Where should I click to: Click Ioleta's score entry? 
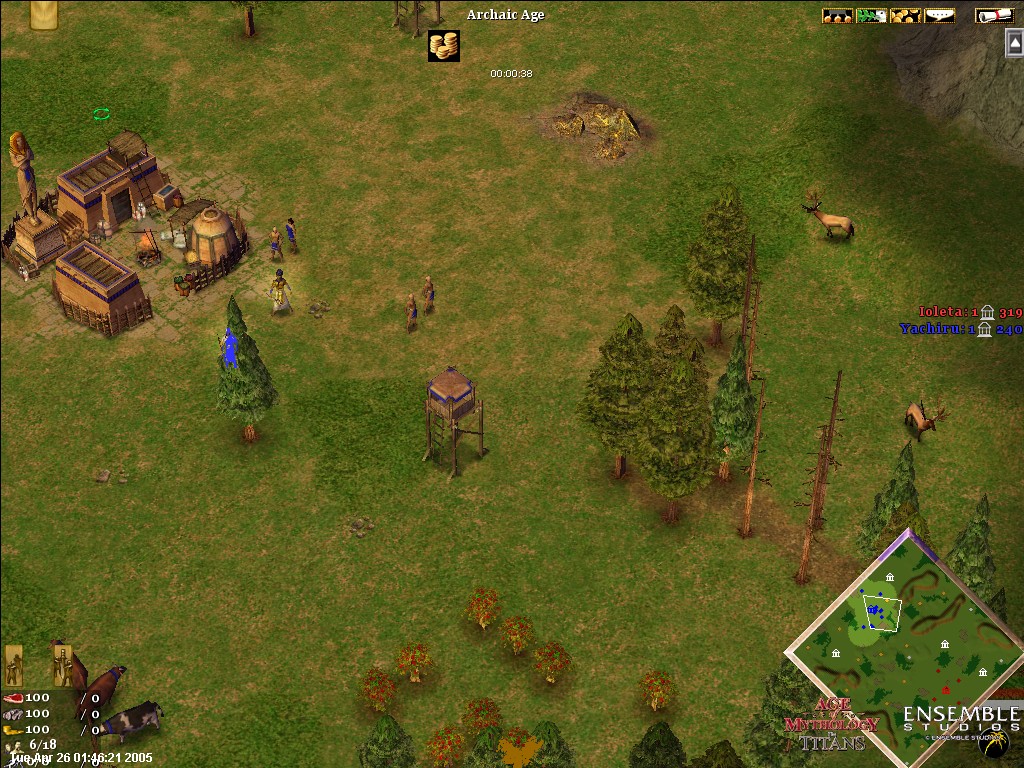point(970,312)
